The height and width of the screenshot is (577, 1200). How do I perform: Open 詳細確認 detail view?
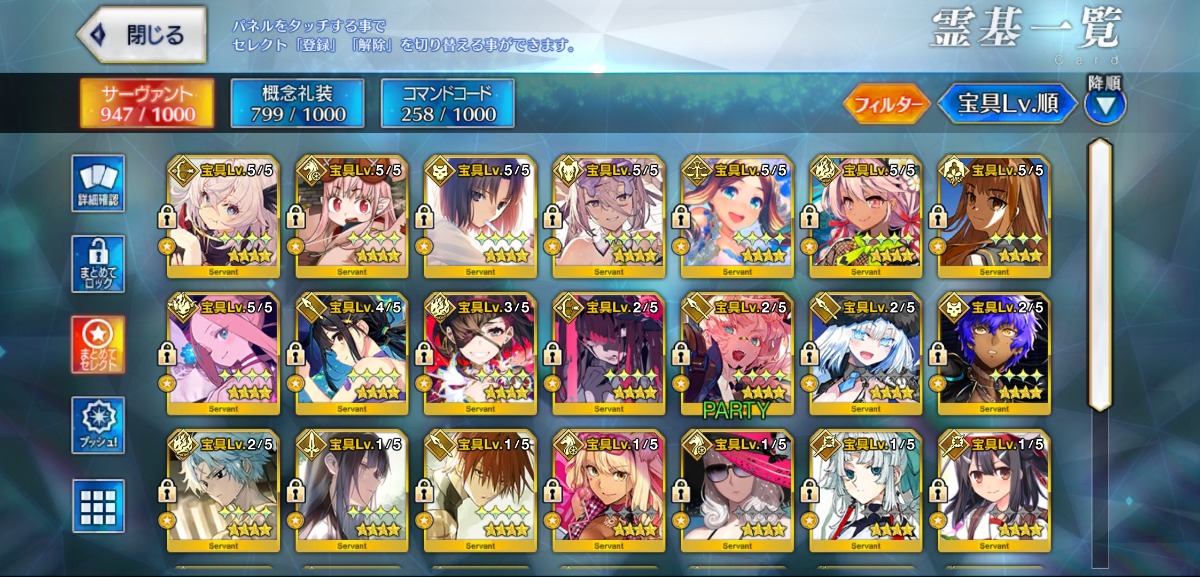click(98, 183)
